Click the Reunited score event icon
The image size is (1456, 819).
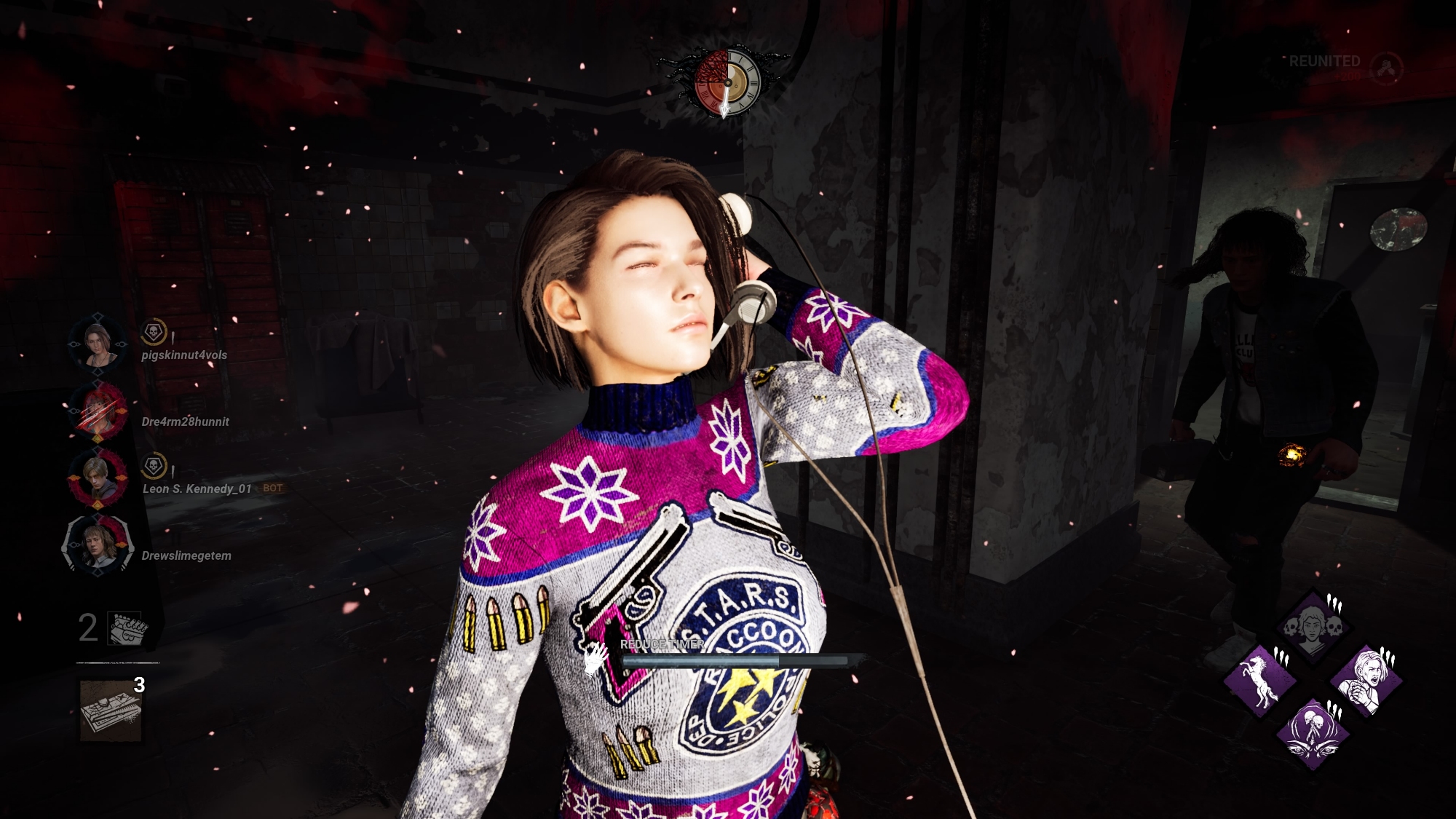click(1386, 68)
